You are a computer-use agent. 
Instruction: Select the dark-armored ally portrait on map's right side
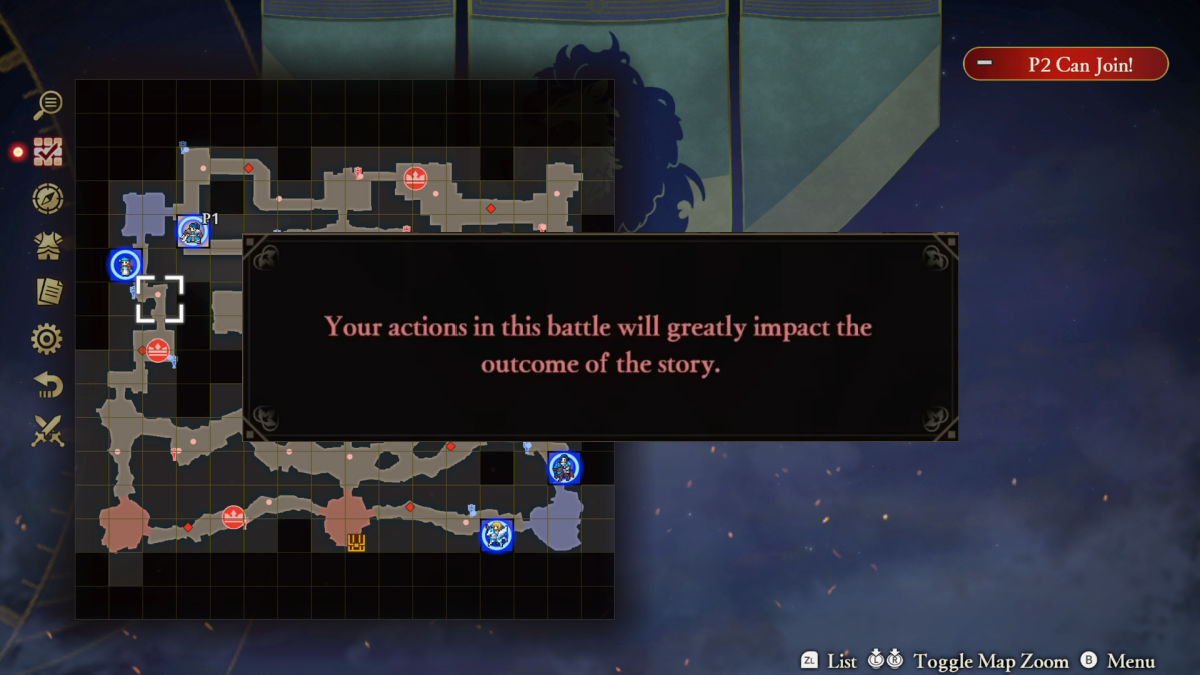tap(564, 468)
